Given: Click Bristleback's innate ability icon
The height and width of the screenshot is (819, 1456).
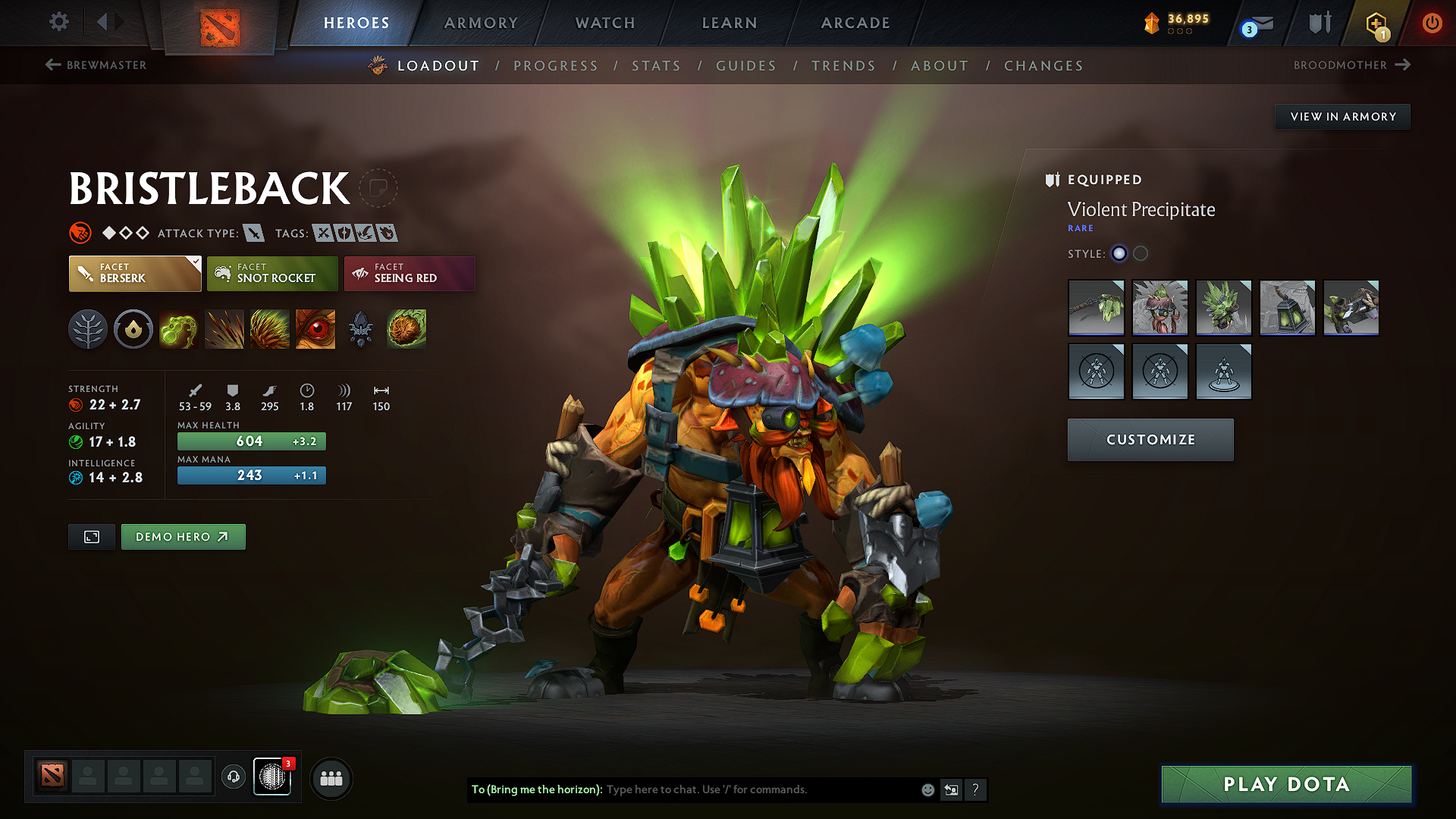Looking at the screenshot, I should click(133, 329).
